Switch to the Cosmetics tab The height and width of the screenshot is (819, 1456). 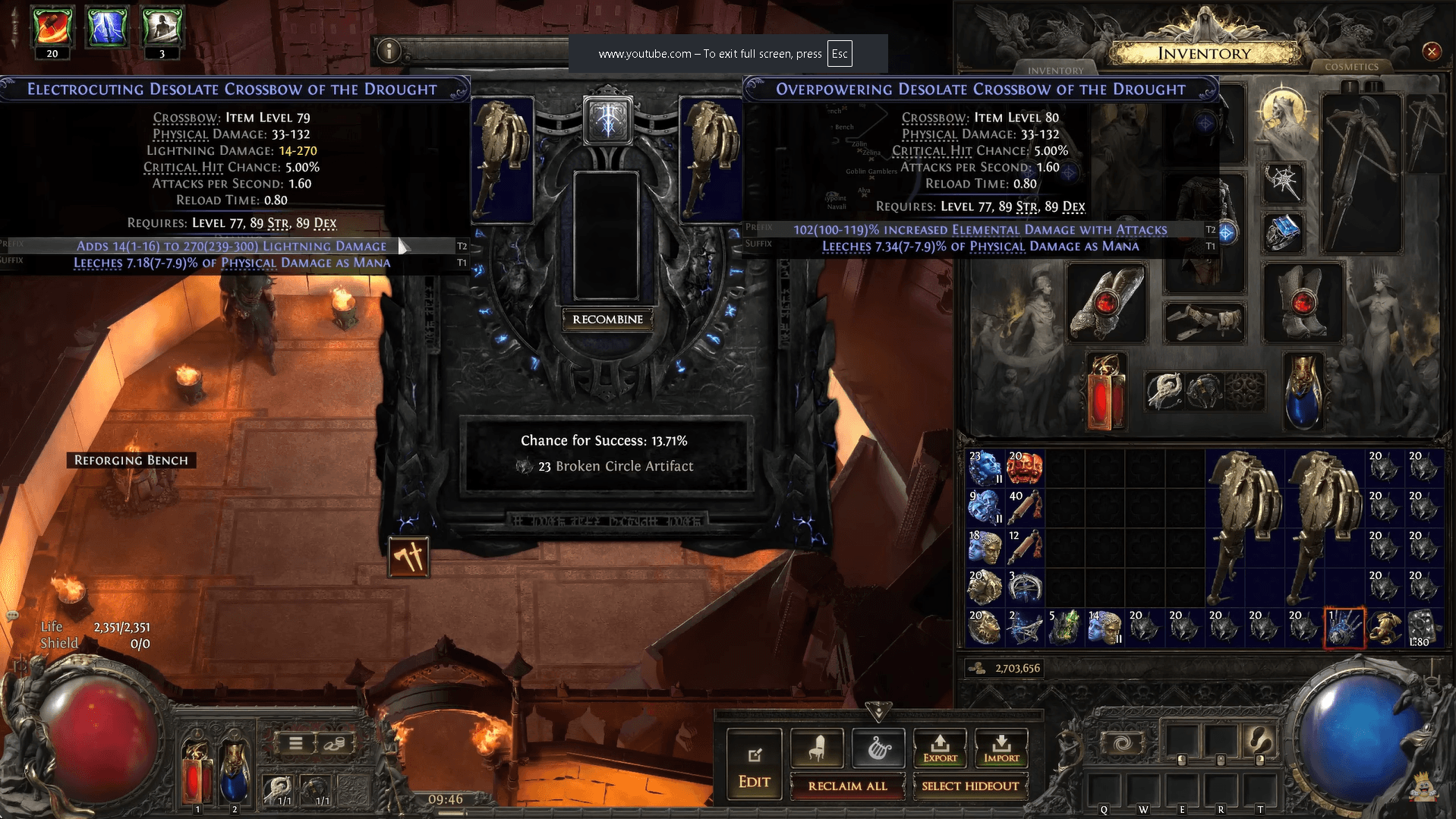point(1351,67)
